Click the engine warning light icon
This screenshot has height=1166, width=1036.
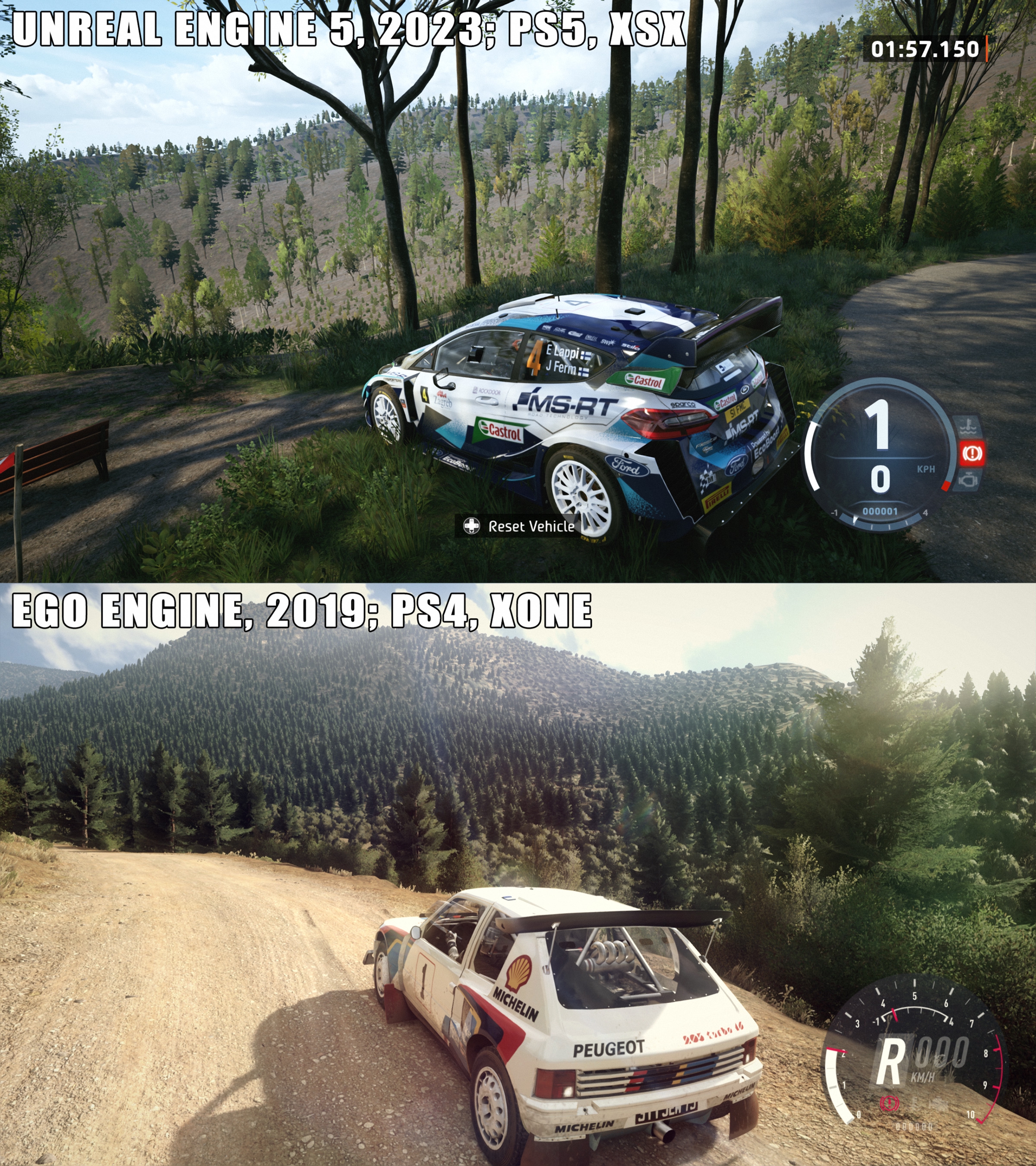pos(969,480)
